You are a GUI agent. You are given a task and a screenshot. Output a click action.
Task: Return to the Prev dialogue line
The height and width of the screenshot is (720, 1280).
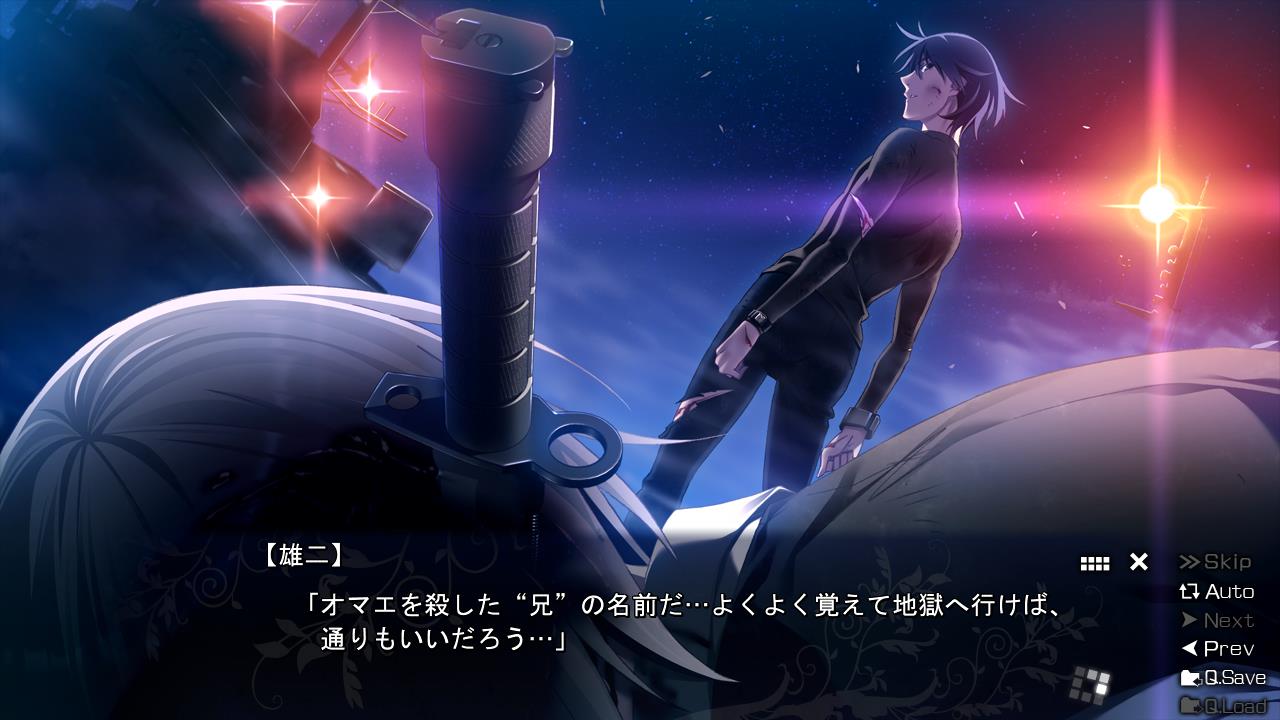click(1216, 649)
